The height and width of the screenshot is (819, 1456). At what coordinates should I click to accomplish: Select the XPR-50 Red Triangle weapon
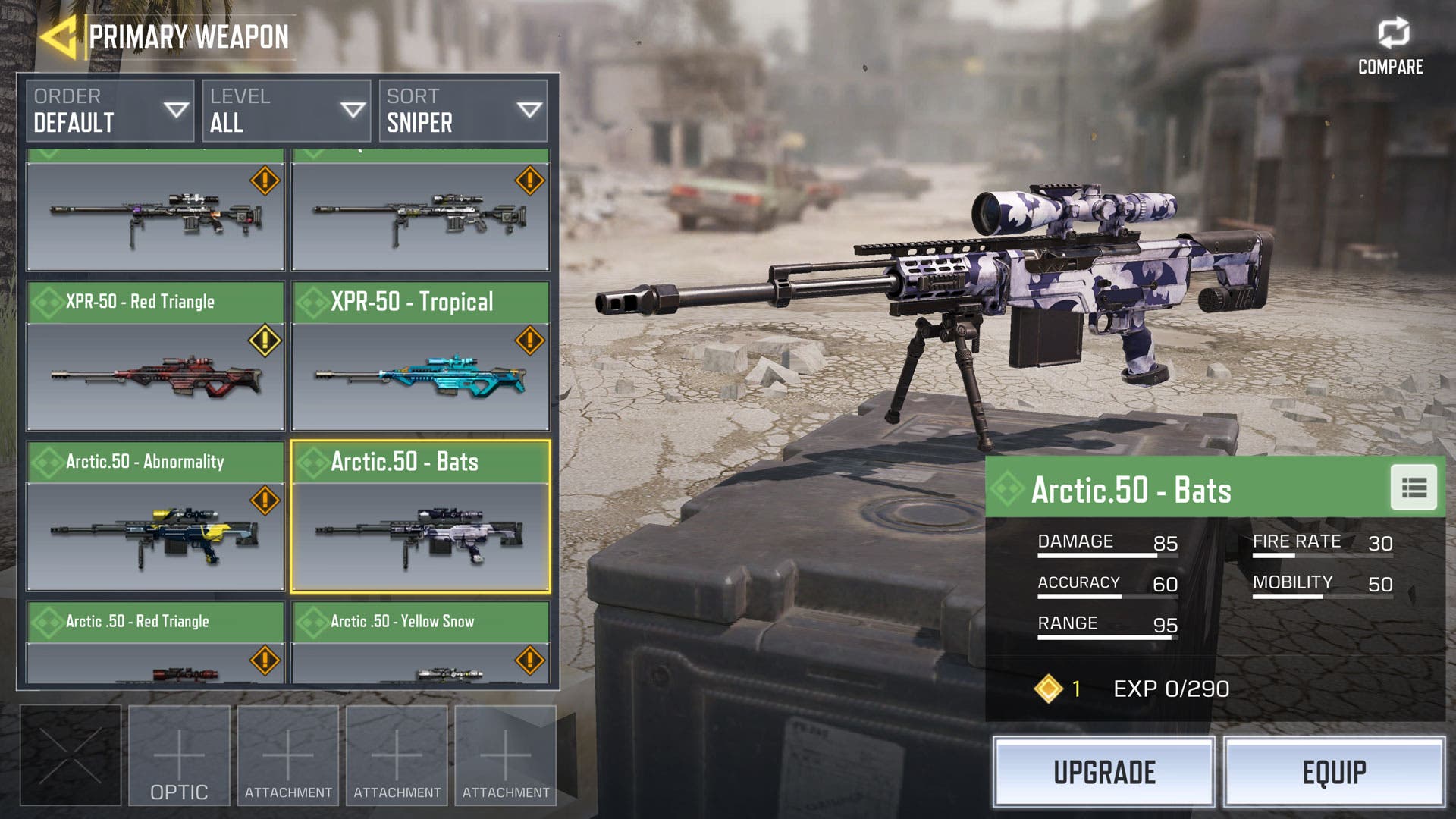coord(155,356)
